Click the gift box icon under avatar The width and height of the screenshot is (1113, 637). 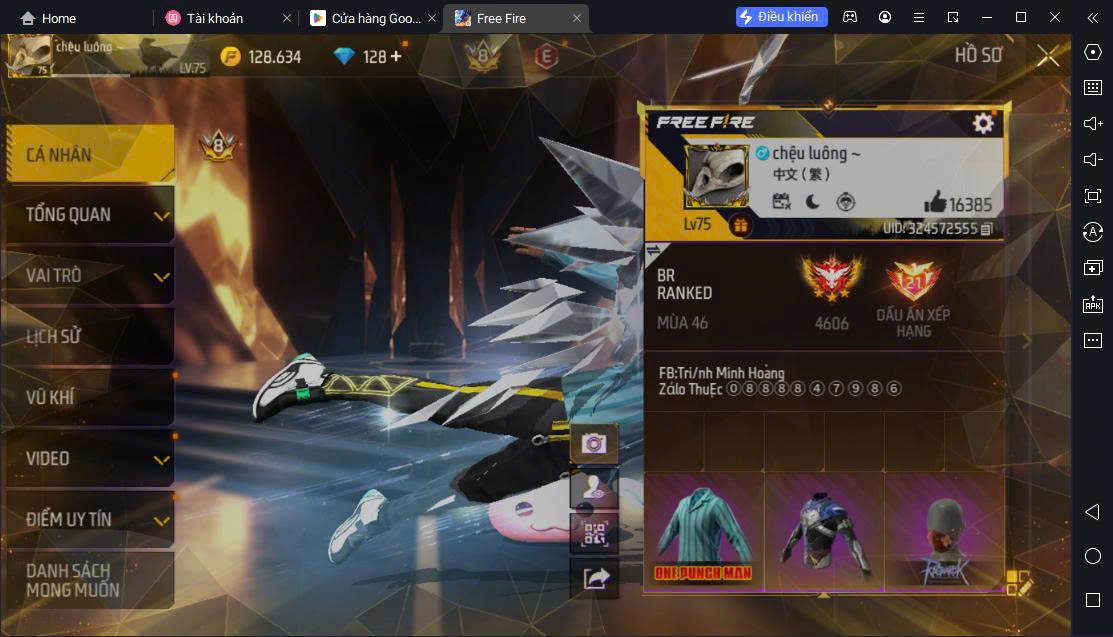(x=740, y=225)
